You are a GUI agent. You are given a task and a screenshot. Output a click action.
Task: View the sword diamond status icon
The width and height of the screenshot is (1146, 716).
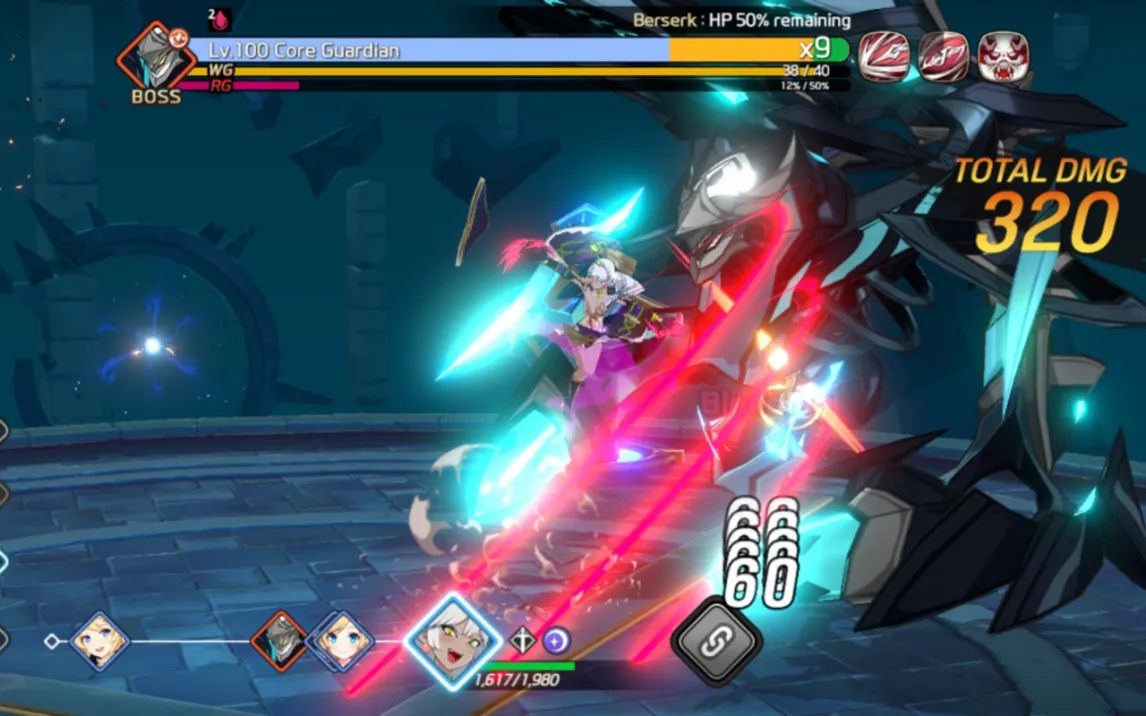523,640
